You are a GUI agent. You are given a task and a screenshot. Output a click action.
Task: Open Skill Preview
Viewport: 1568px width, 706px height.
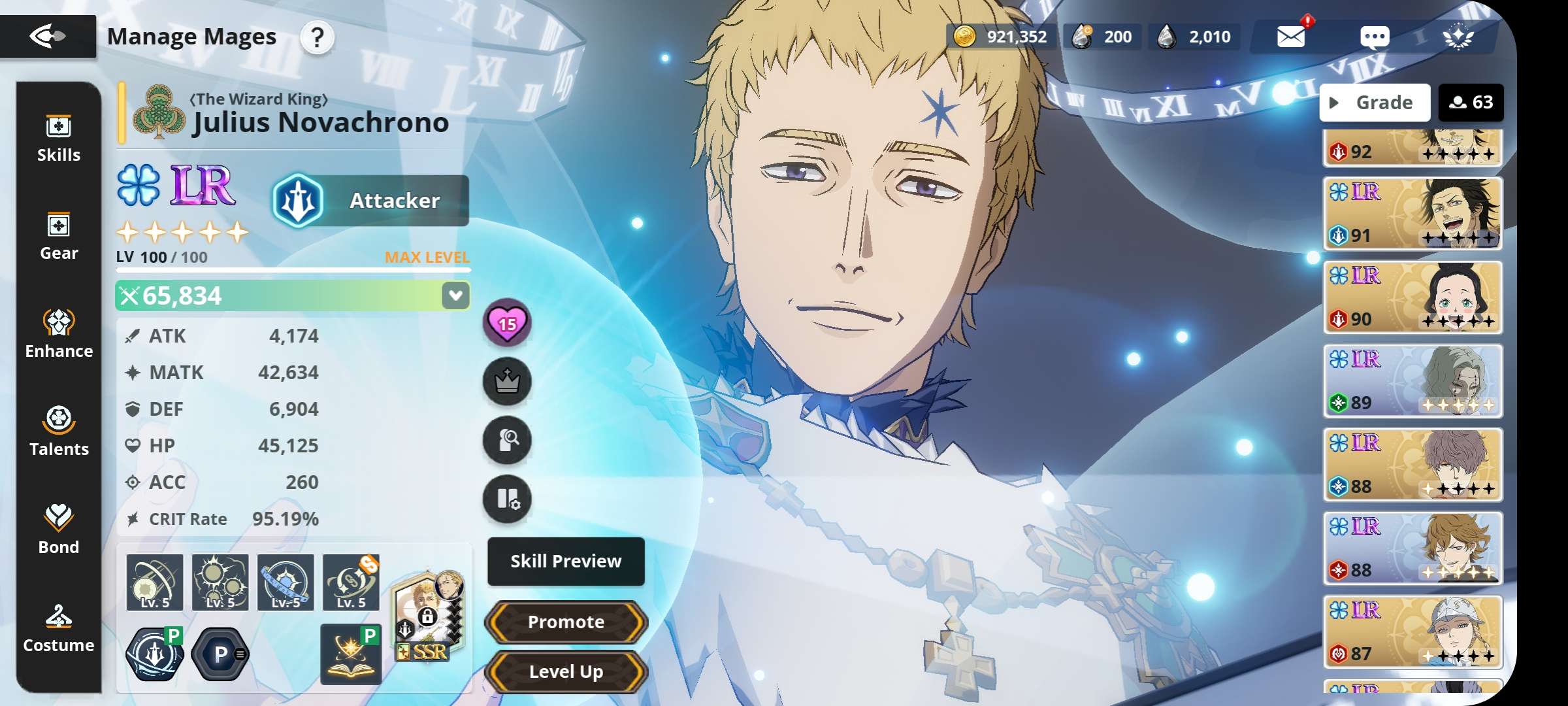point(566,562)
